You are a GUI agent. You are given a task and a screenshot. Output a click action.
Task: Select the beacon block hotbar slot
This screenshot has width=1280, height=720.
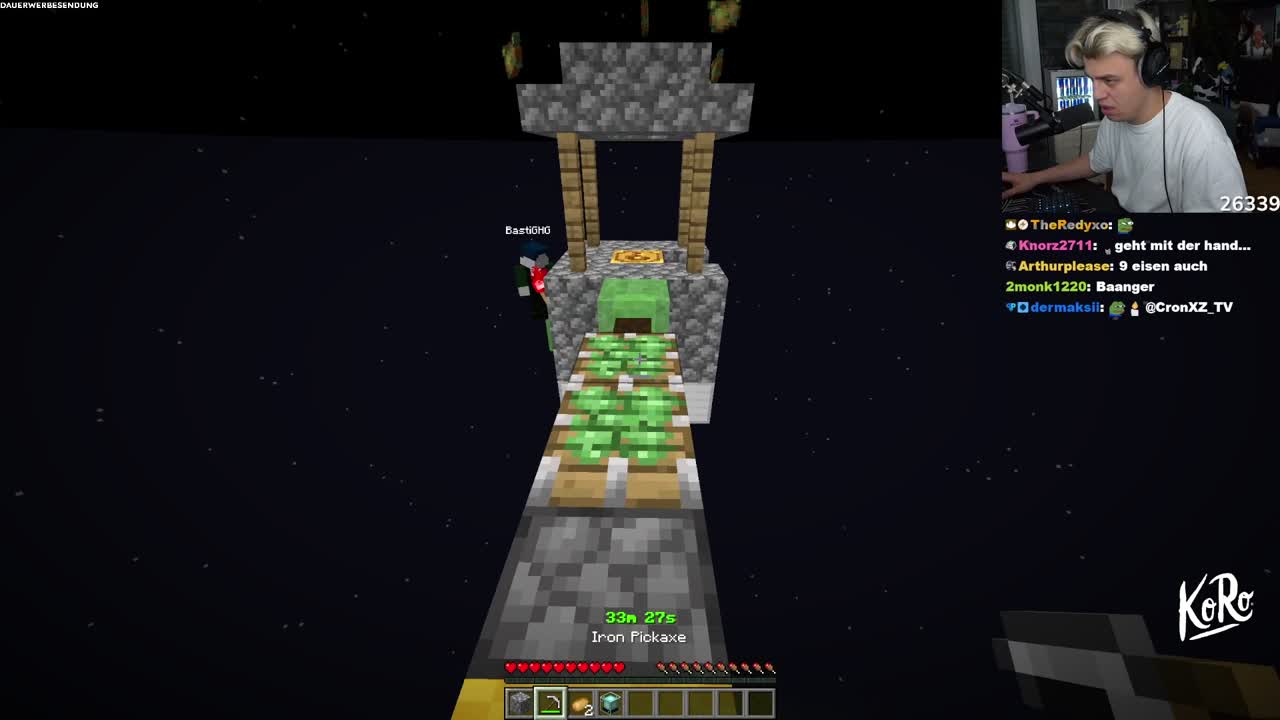coord(610,703)
